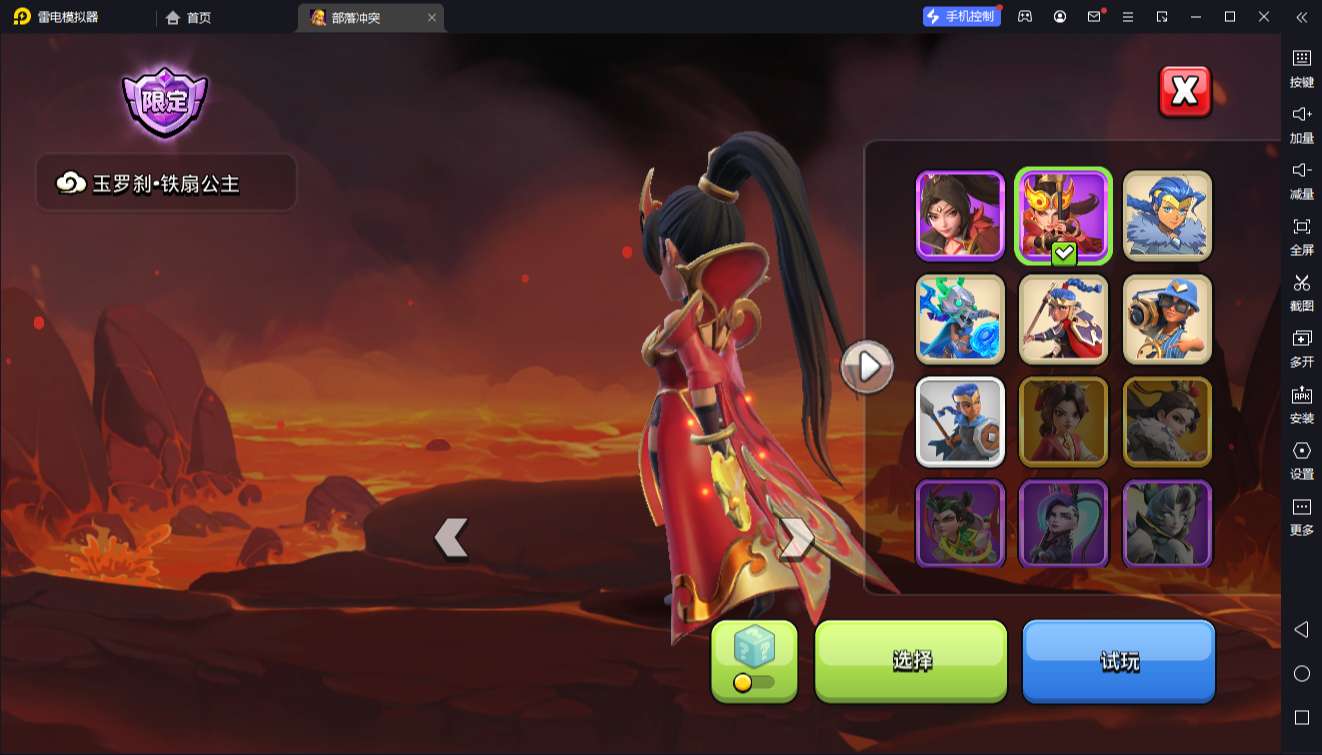Image resolution: width=1322 pixels, height=755 pixels.
Task: Choose the checked red-horned princess skin
Action: (x=1064, y=216)
